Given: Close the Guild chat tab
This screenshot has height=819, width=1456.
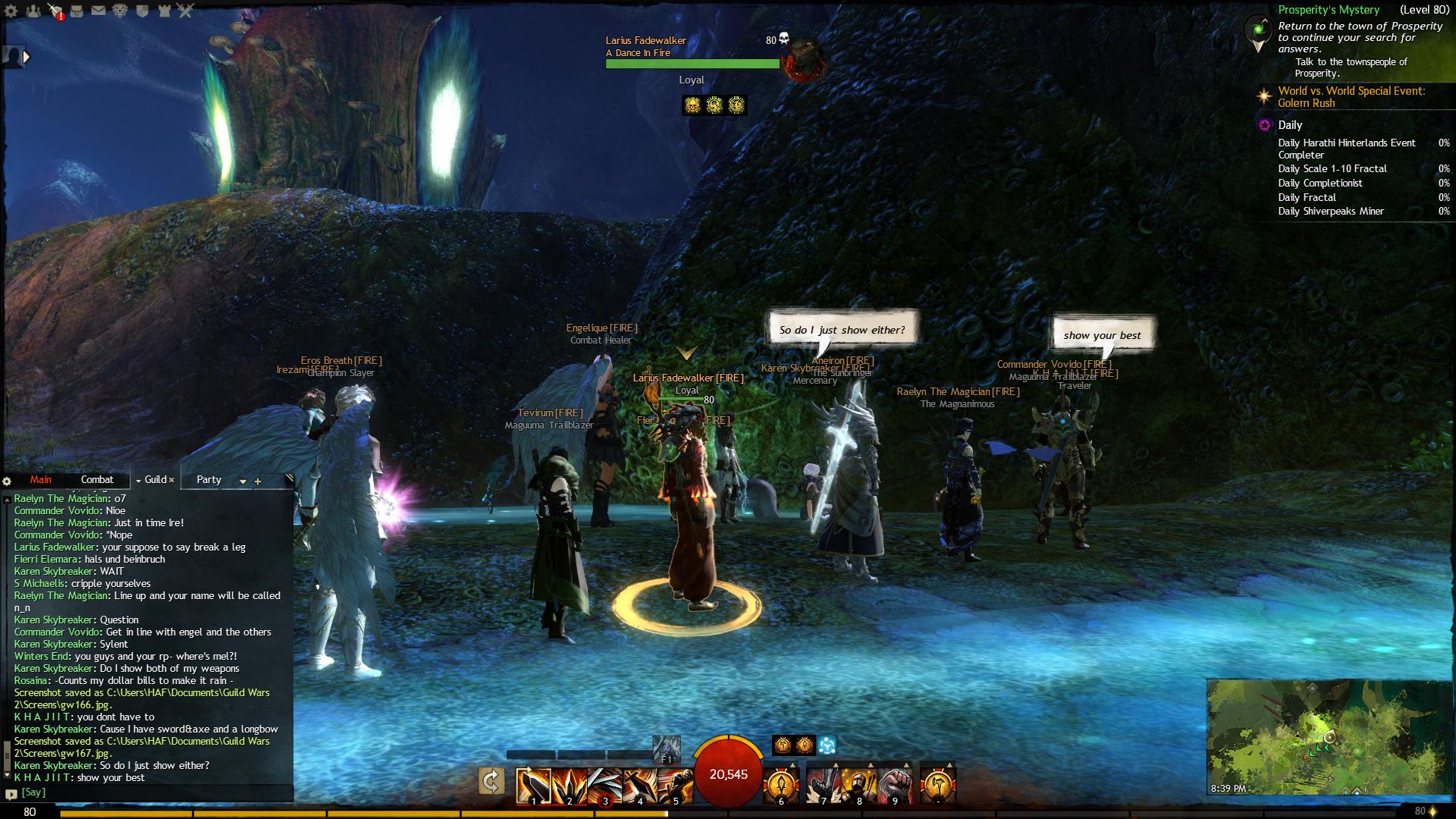Looking at the screenshot, I should coord(171,480).
